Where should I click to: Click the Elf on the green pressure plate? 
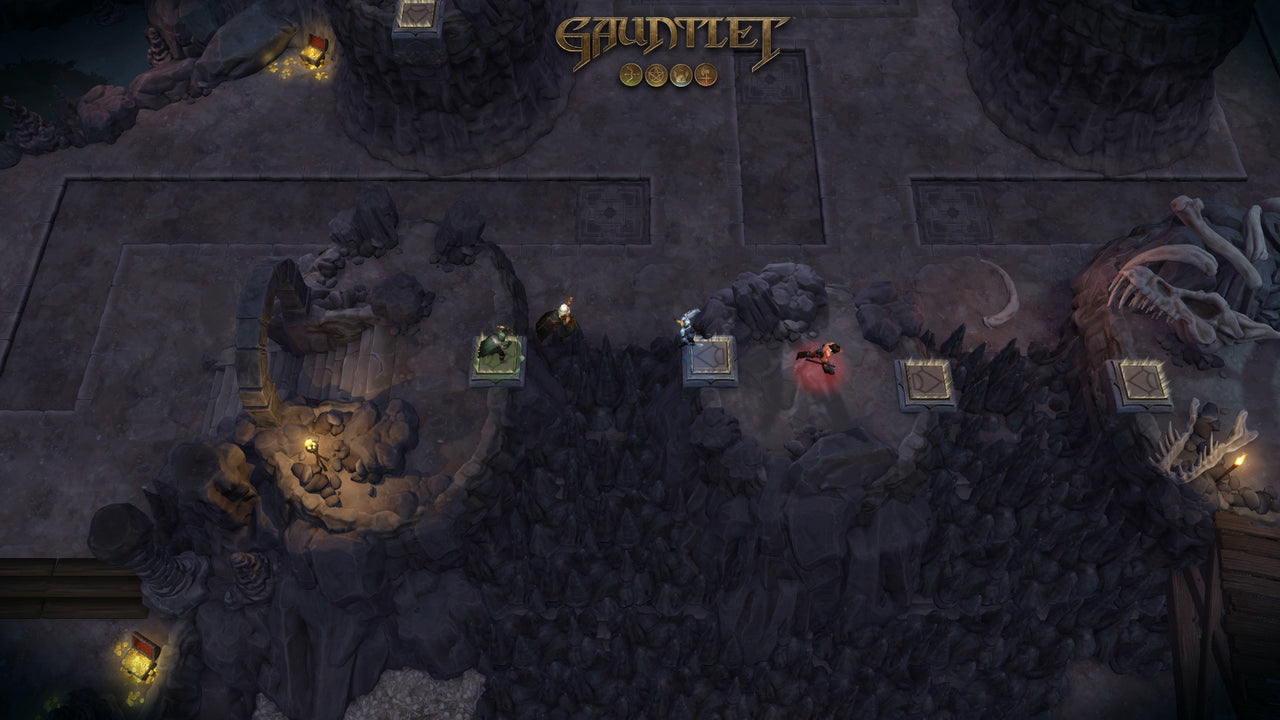coord(498,345)
